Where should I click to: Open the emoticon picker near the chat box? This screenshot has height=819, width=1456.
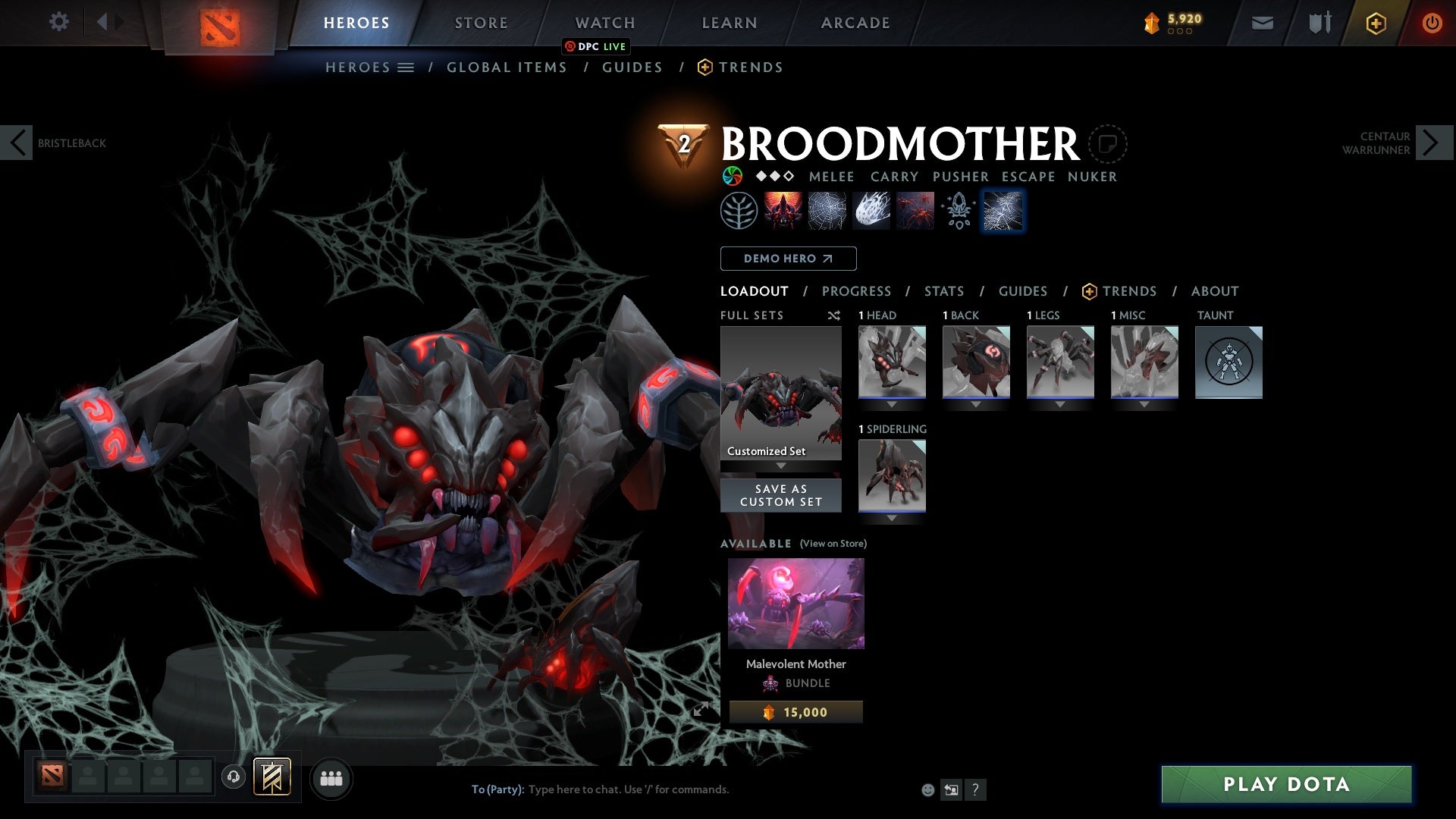click(x=928, y=789)
